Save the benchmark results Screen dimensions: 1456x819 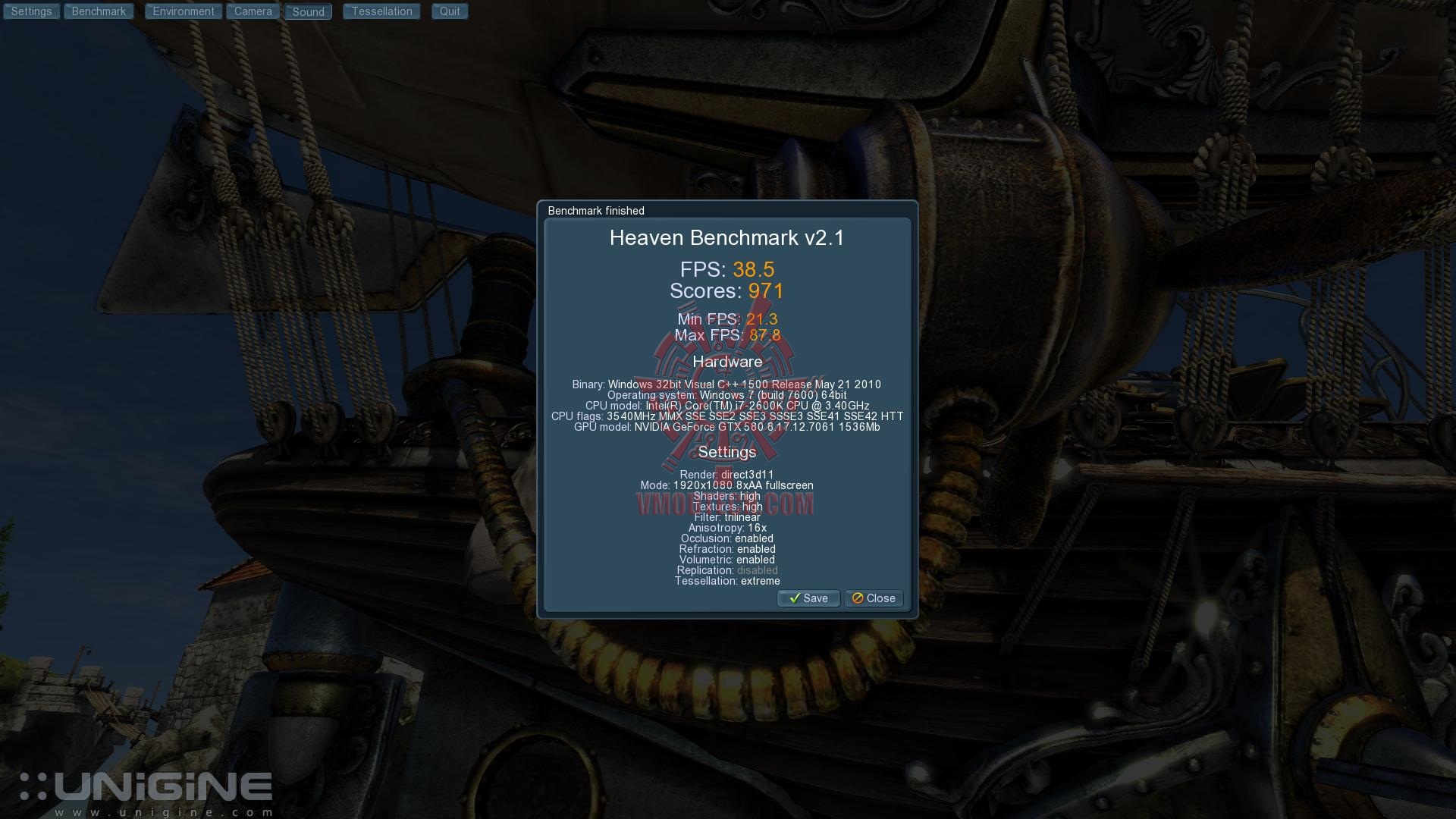808,598
